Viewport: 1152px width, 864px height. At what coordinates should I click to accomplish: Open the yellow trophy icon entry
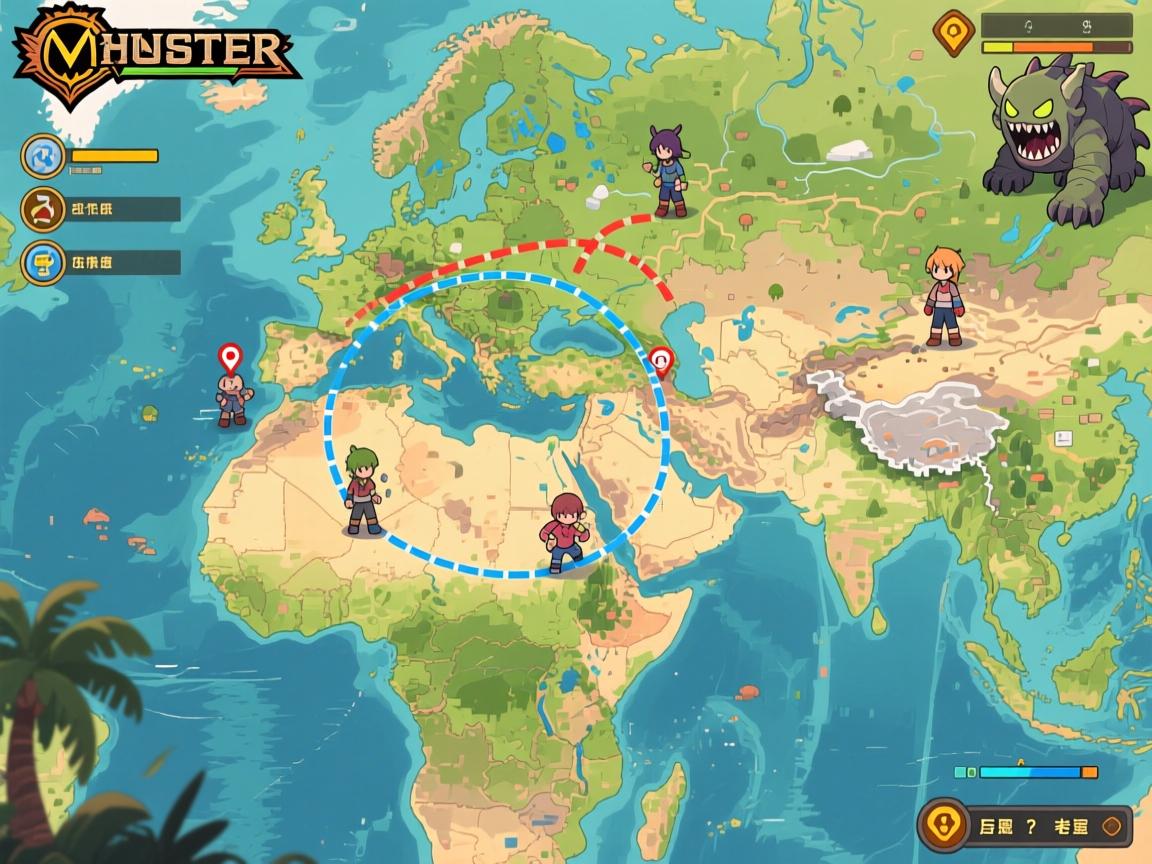[x=44, y=263]
